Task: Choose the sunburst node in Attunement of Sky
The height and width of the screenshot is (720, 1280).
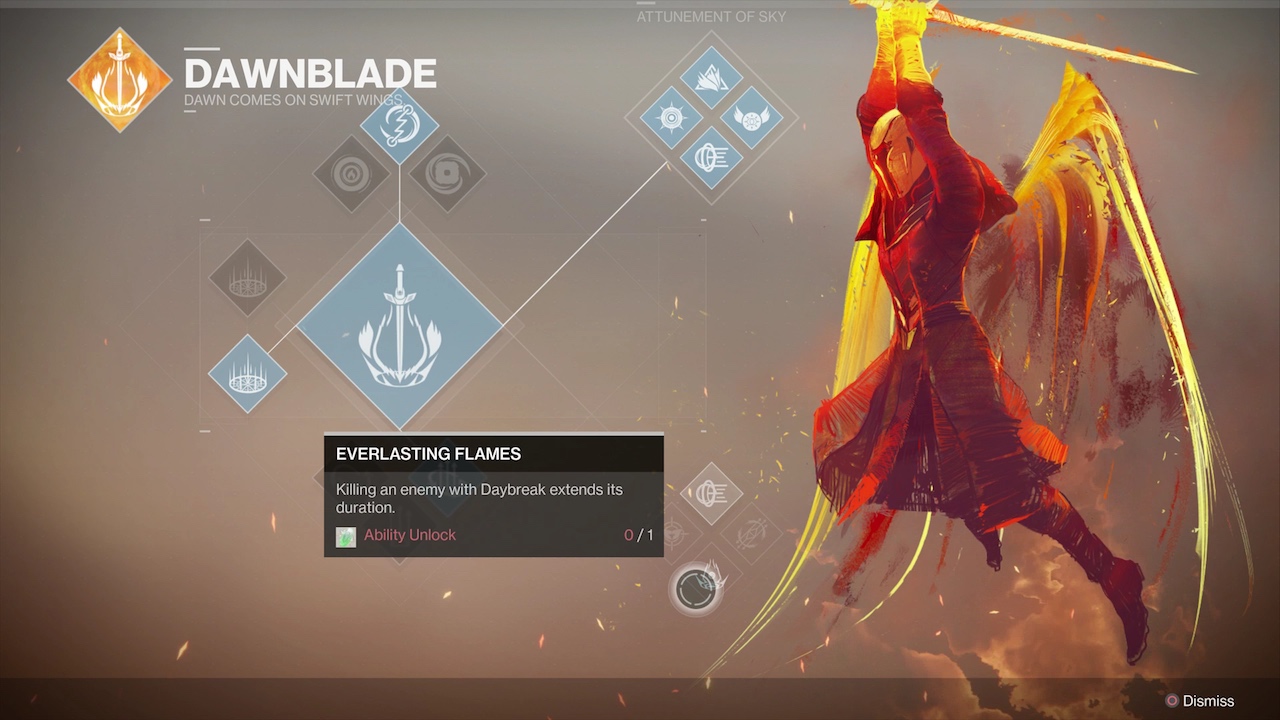Action: (x=671, y=117)
